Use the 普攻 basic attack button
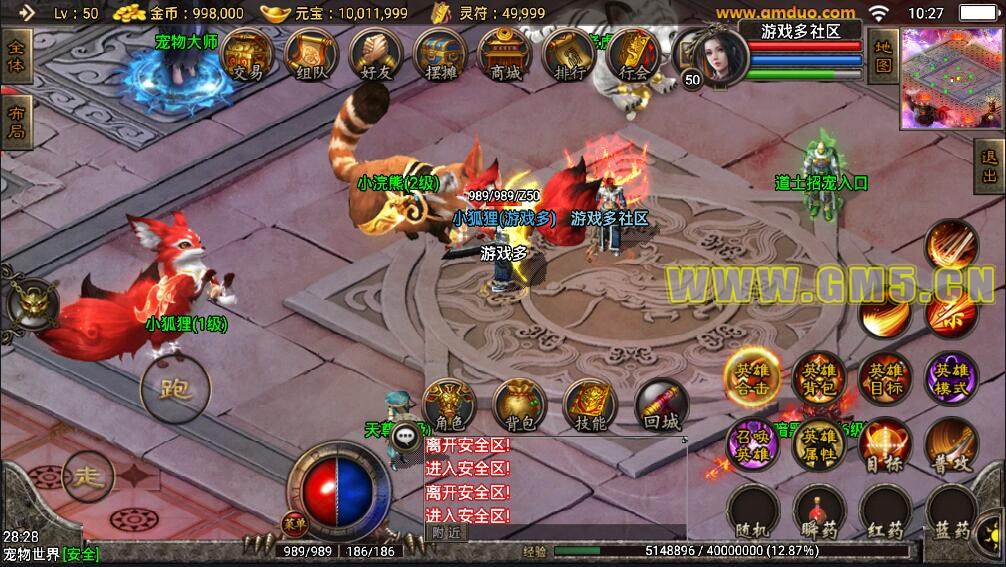The width and height of the screenshot is (1006, 567). click(x=949, y=446)
